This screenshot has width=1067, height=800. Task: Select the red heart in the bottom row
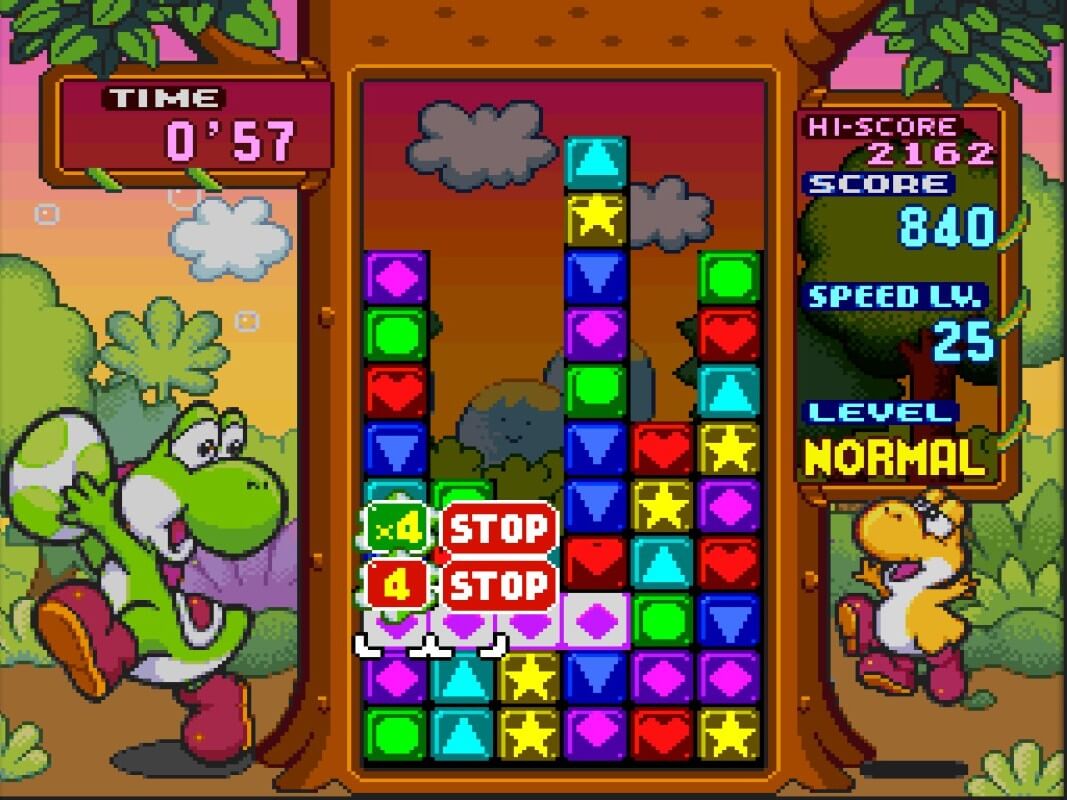point(662,733)
